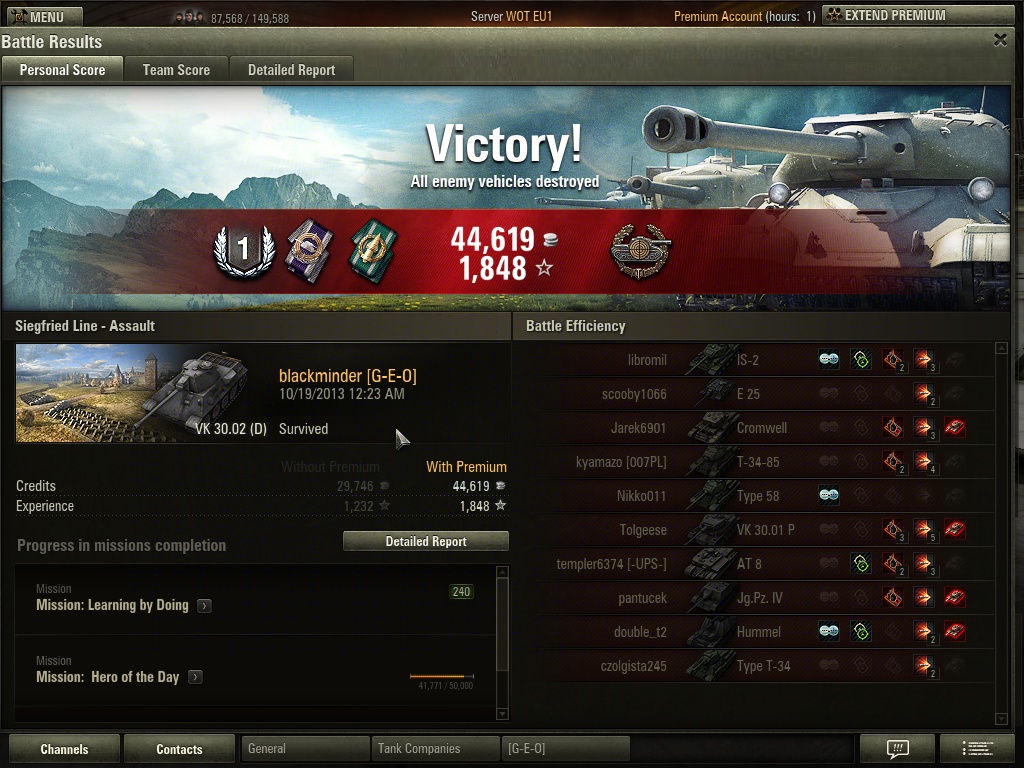Select the Personal Score tab
Viewport: 1024px width, 768px height.
click(62, 69)
